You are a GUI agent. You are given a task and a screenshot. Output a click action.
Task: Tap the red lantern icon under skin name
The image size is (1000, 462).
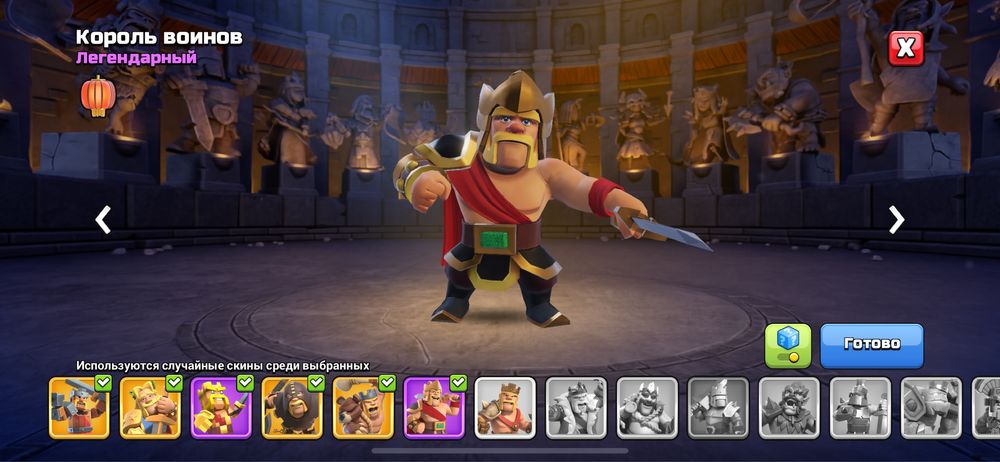click(x=98, y=96)
